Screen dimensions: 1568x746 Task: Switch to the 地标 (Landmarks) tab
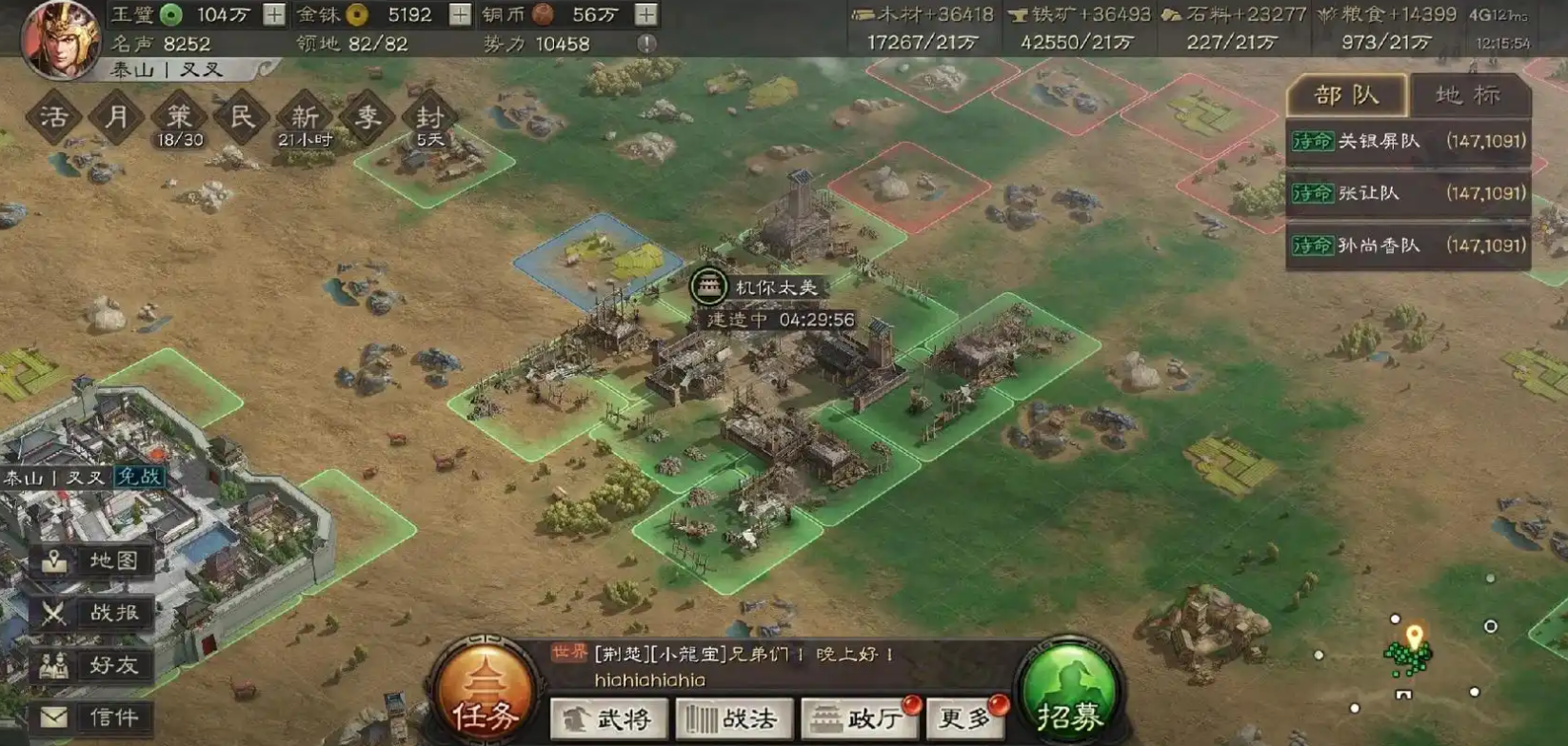(x=1467, y=95)
